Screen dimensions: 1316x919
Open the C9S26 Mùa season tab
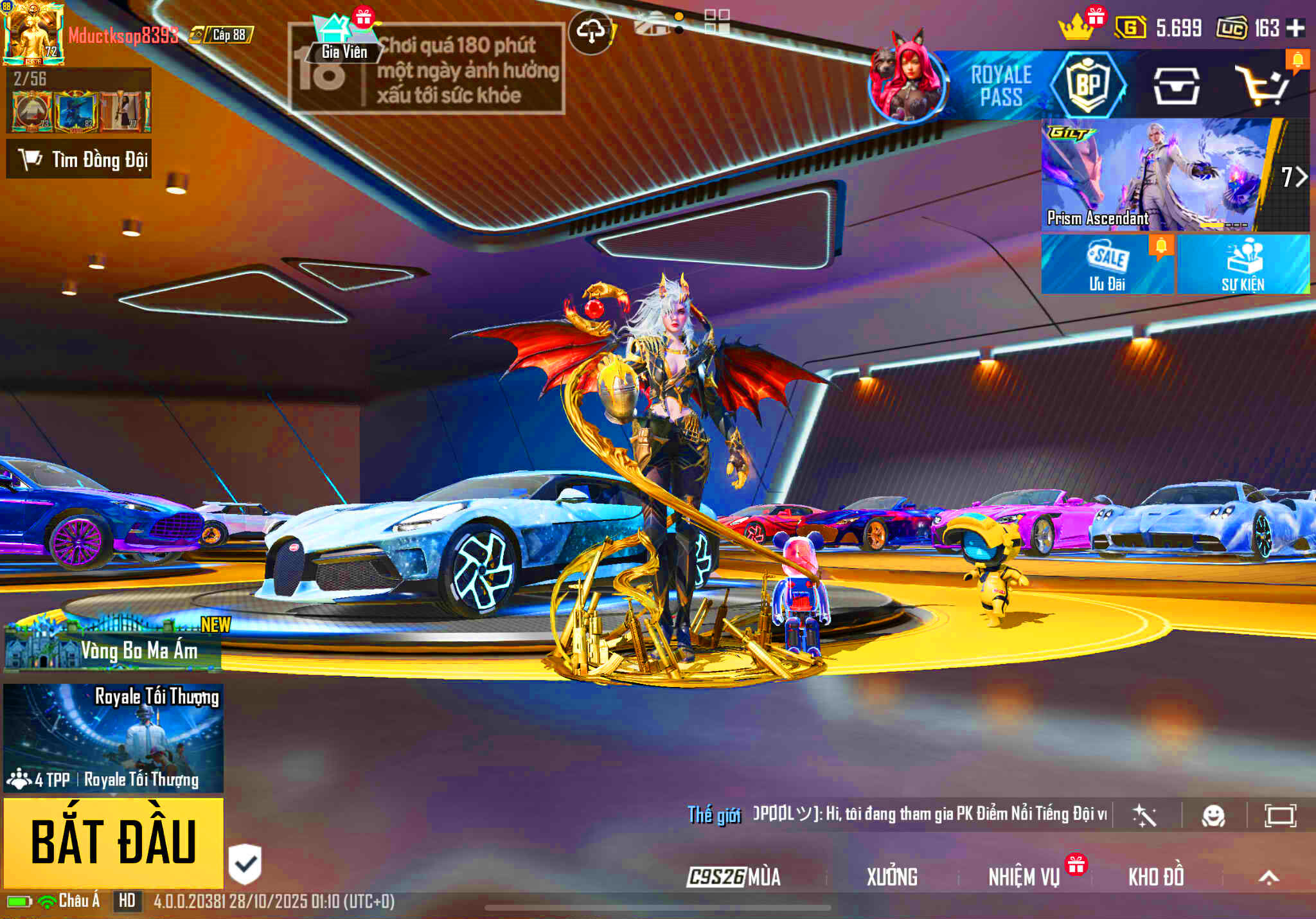pos(733,877)
